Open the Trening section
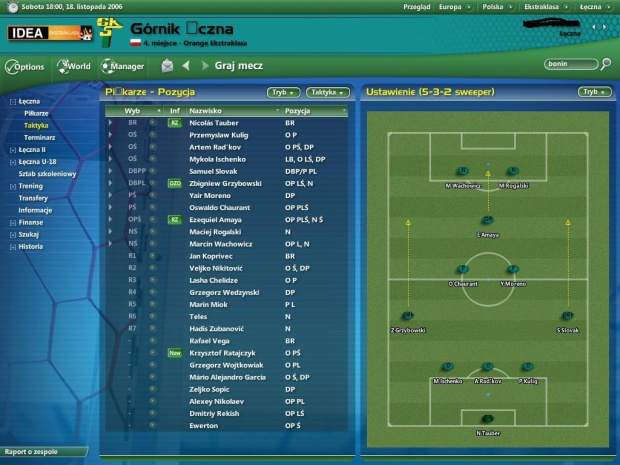 click(x=31, y=186)
